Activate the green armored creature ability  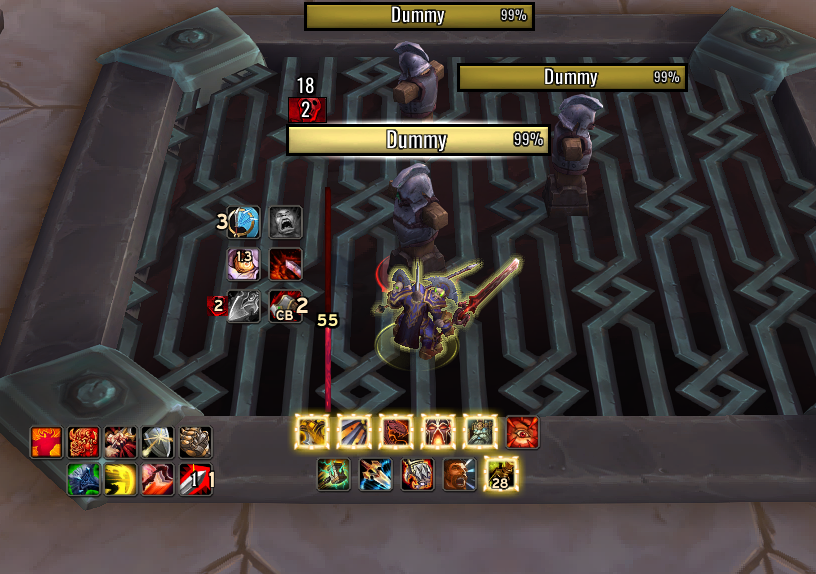point(84,480)
